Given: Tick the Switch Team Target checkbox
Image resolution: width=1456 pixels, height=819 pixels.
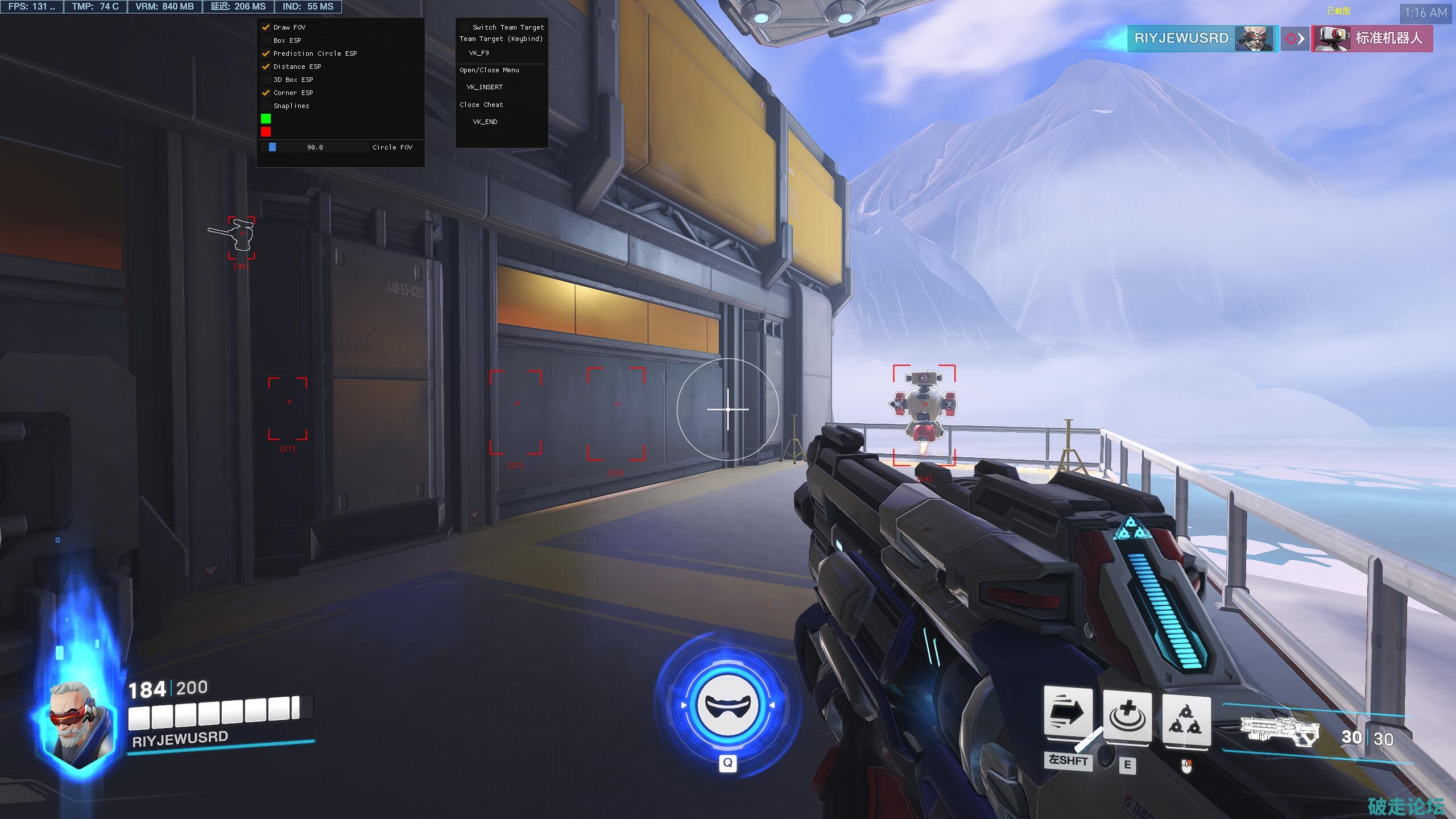Looking at the screenshot, I should (465, 27).
